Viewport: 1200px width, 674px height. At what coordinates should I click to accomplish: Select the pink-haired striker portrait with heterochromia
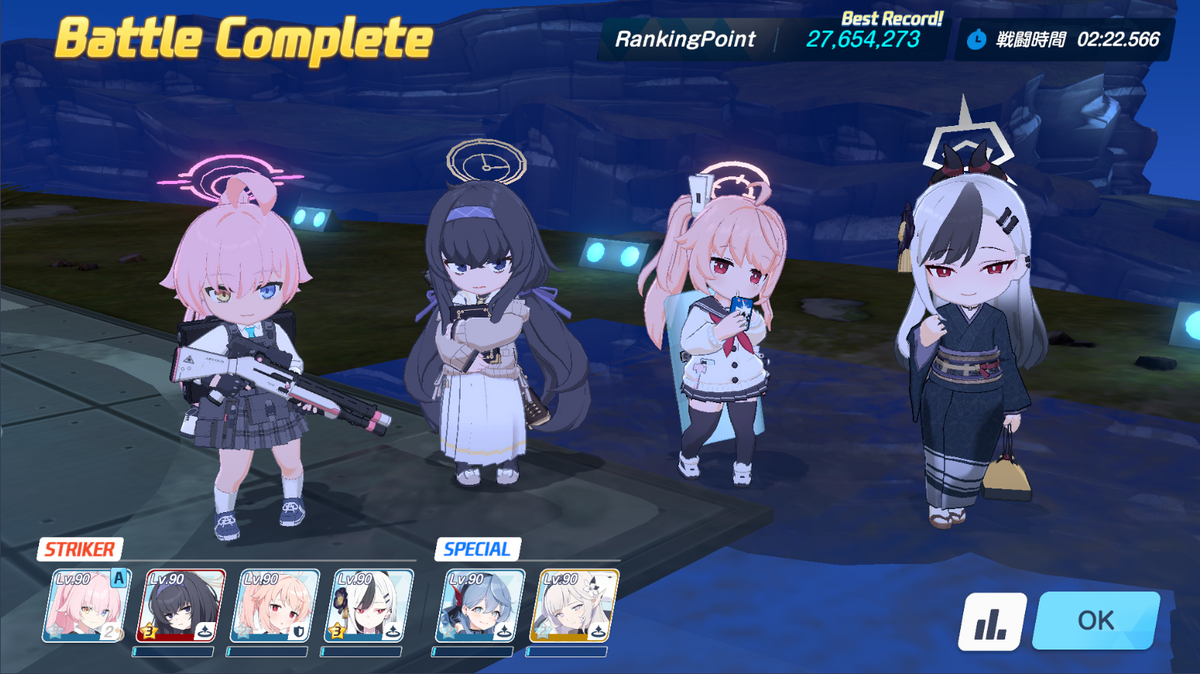[86, 606]
